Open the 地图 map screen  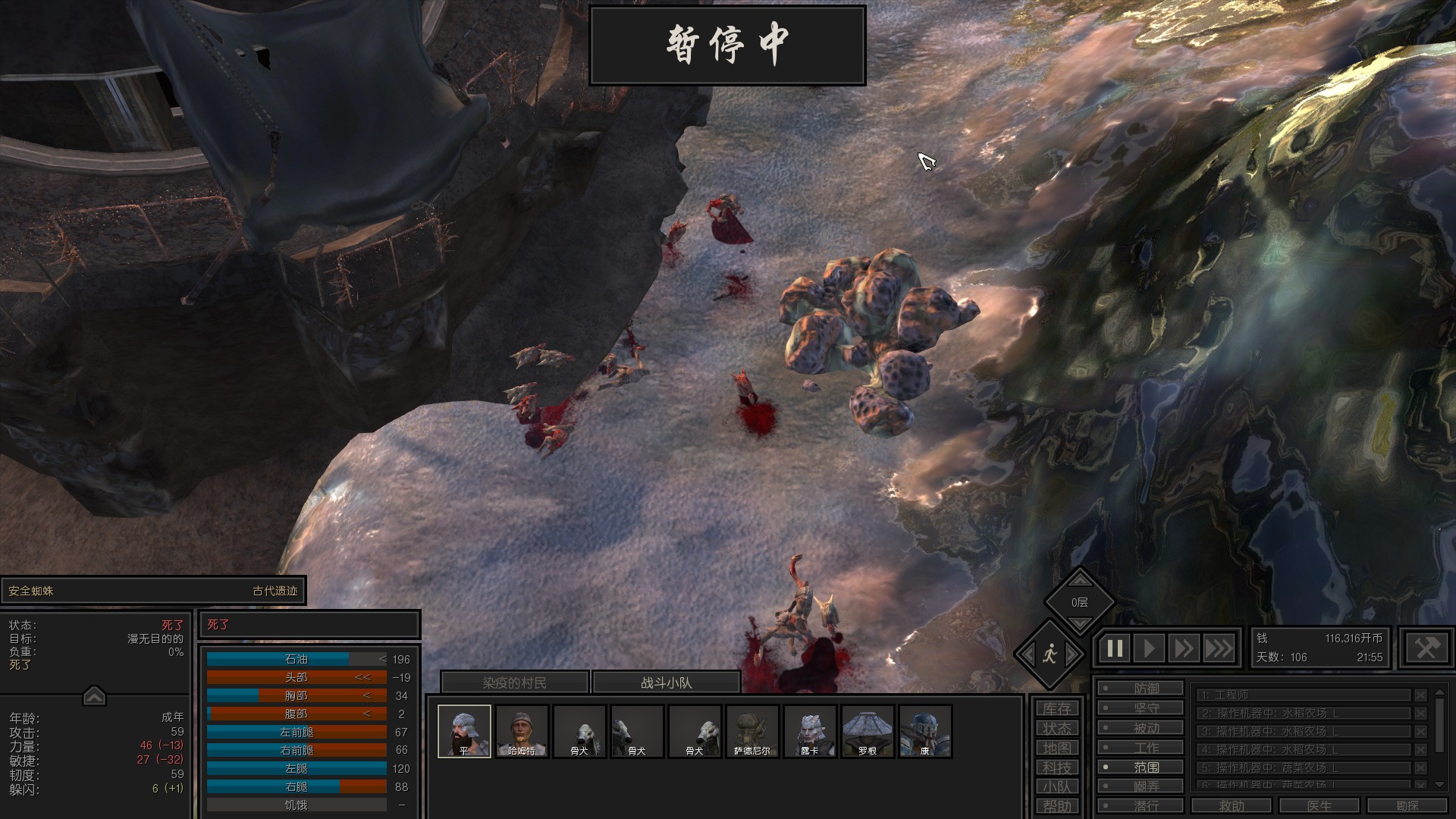[x=1056, y=748]
